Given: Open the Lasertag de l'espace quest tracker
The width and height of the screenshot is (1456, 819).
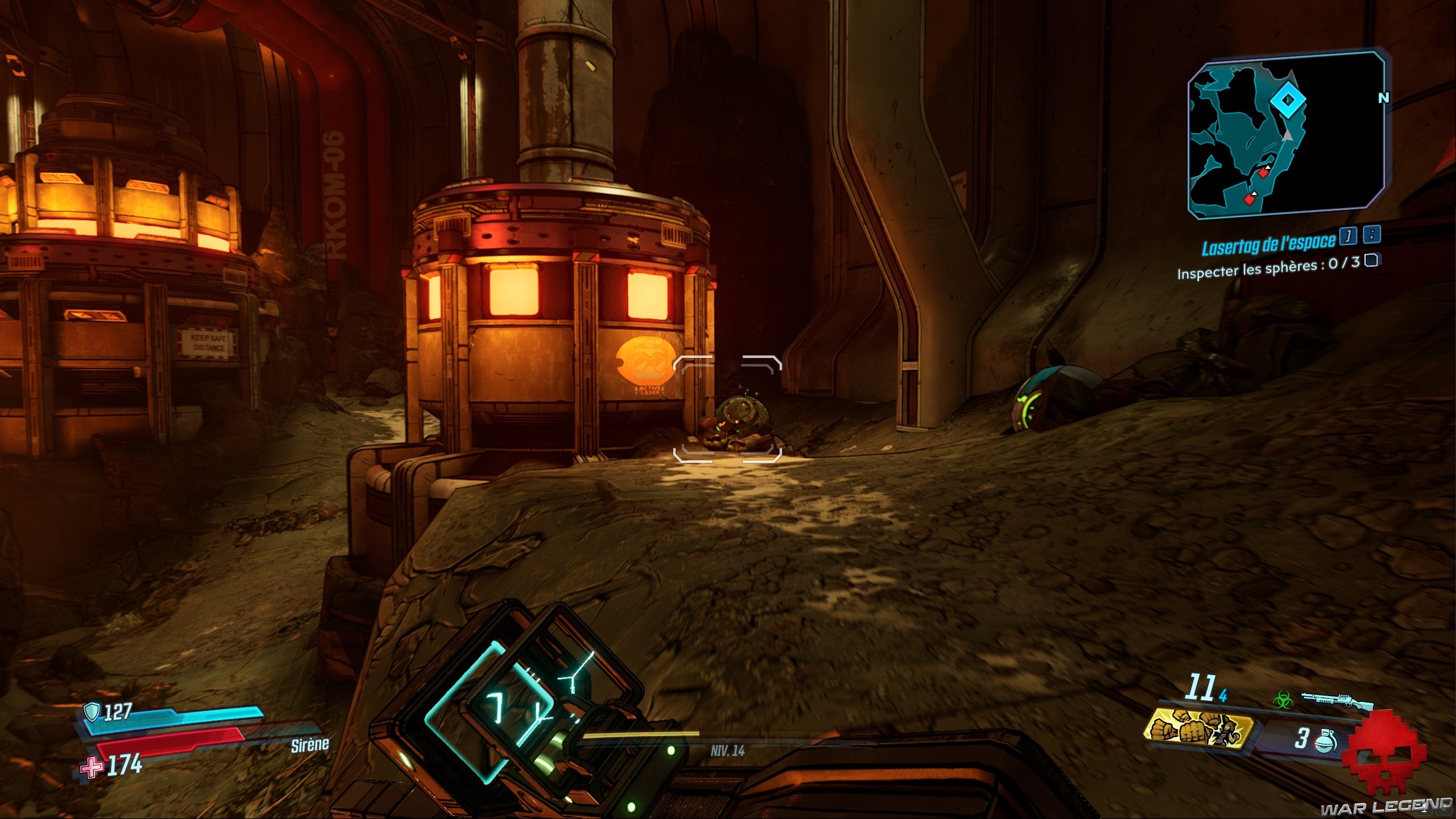Looking at the screenshot, I should pos(1268,244).
